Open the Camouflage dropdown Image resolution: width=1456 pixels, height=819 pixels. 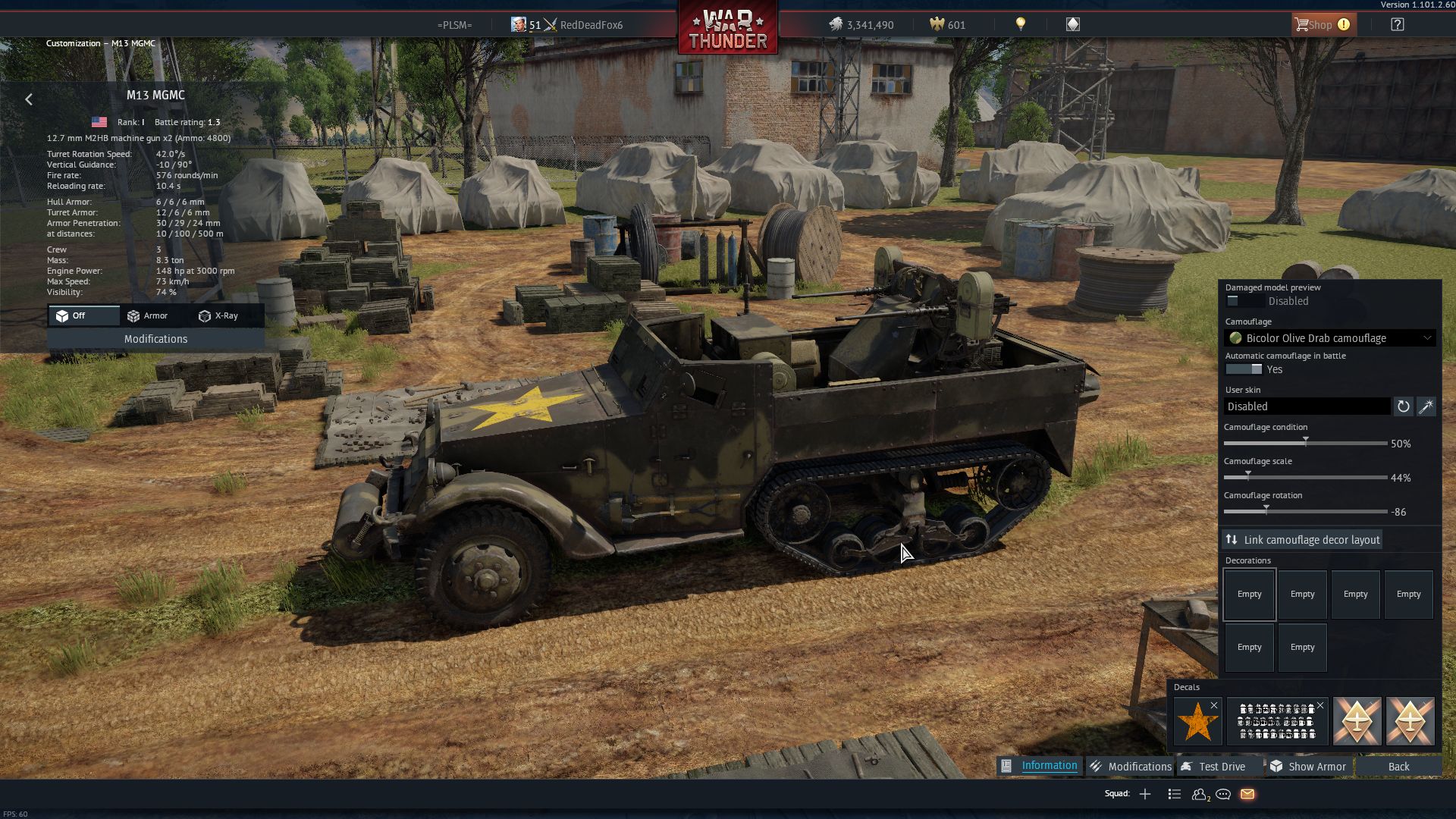click(x=1330, y=338)
